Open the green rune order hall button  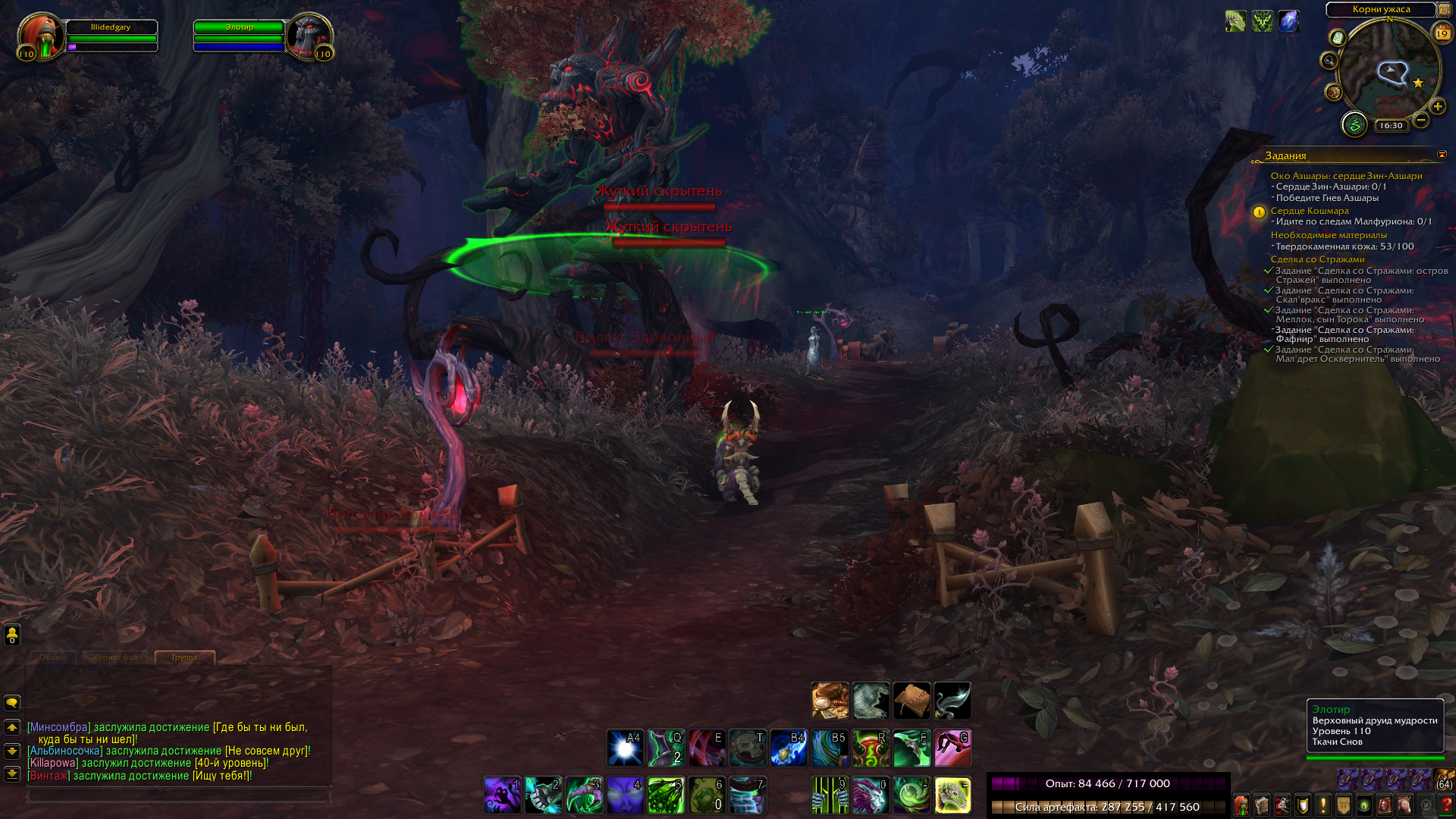(1354, 124)
